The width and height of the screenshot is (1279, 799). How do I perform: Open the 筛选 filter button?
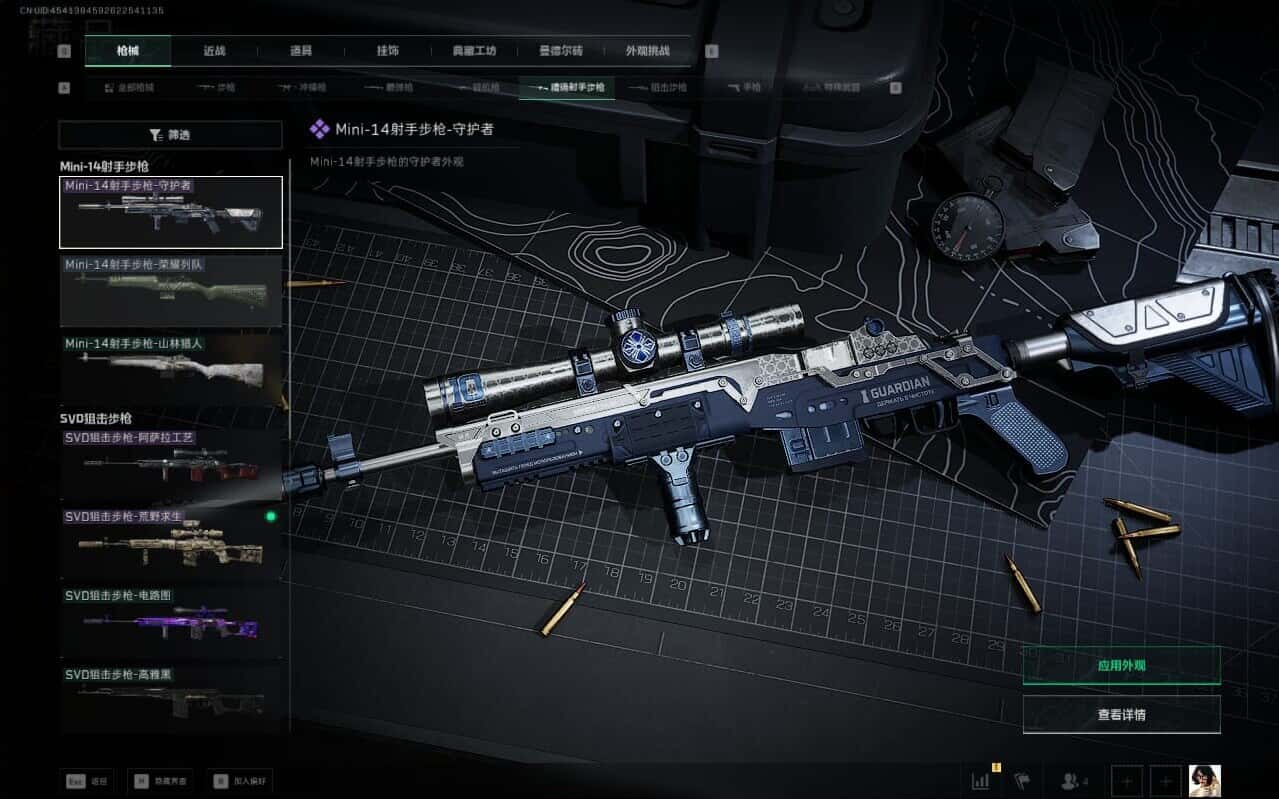(170, 135)
